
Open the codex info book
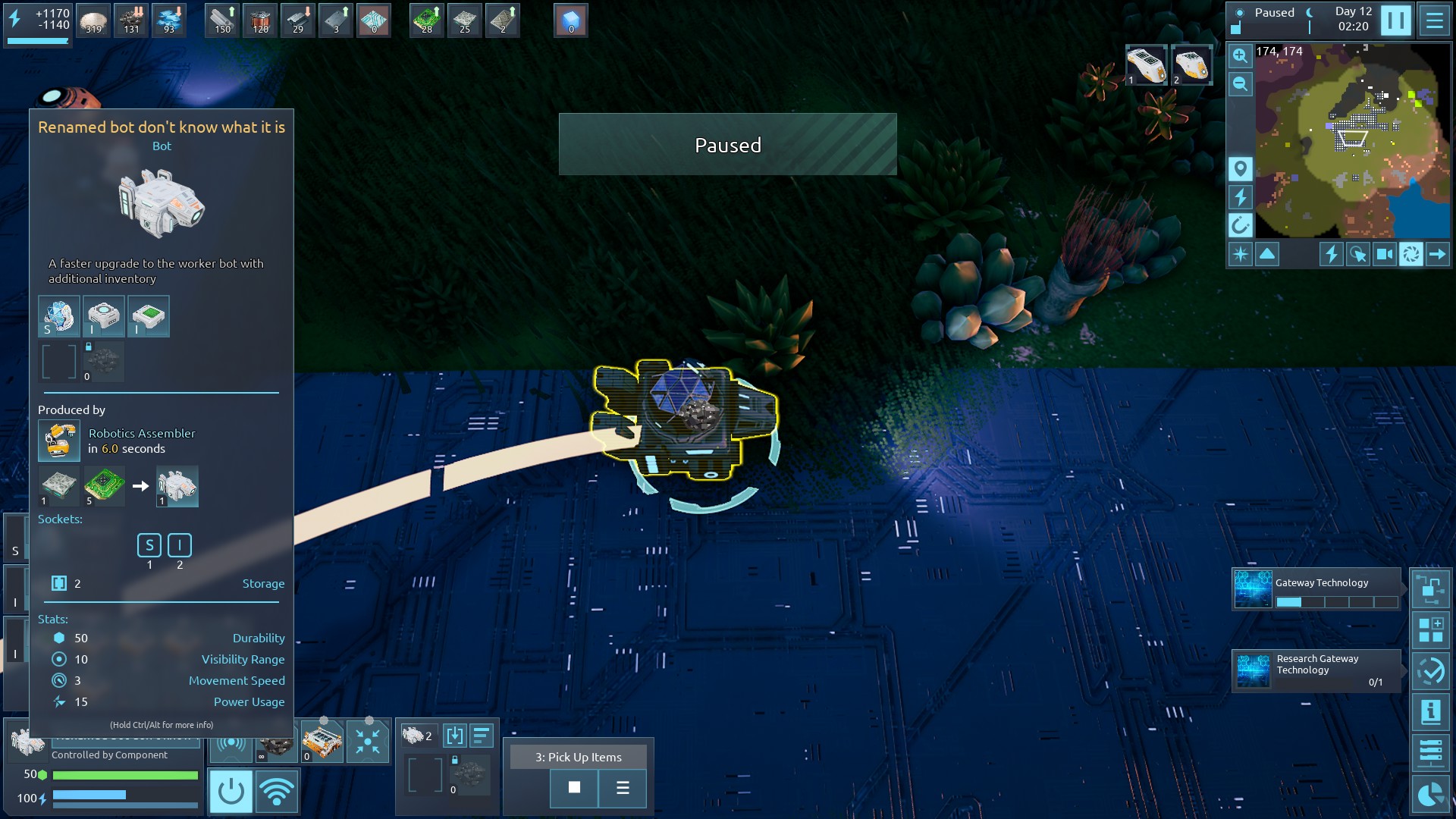point(1430,711)
